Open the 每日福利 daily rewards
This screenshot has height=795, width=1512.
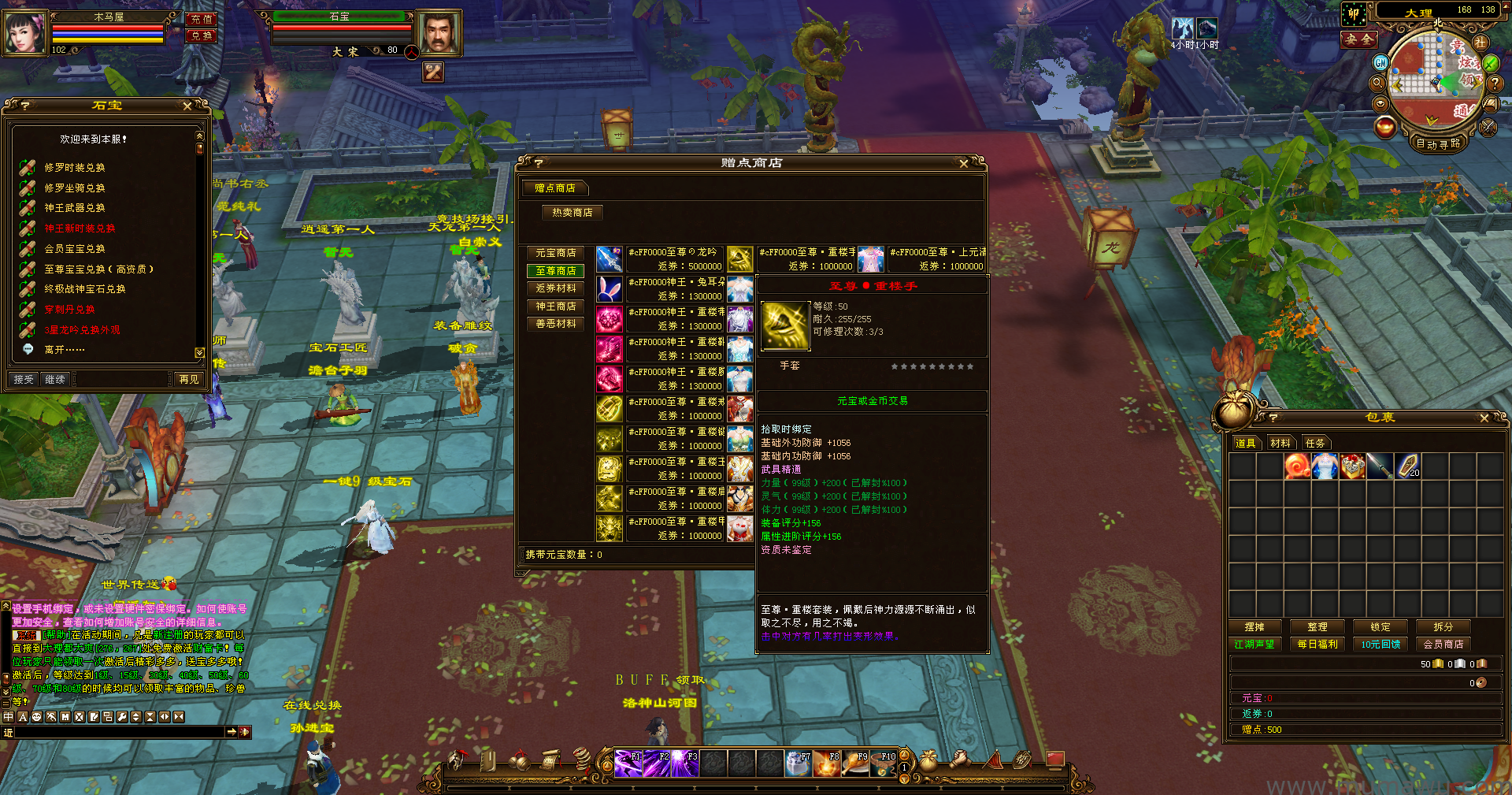tap(1317, 645)
